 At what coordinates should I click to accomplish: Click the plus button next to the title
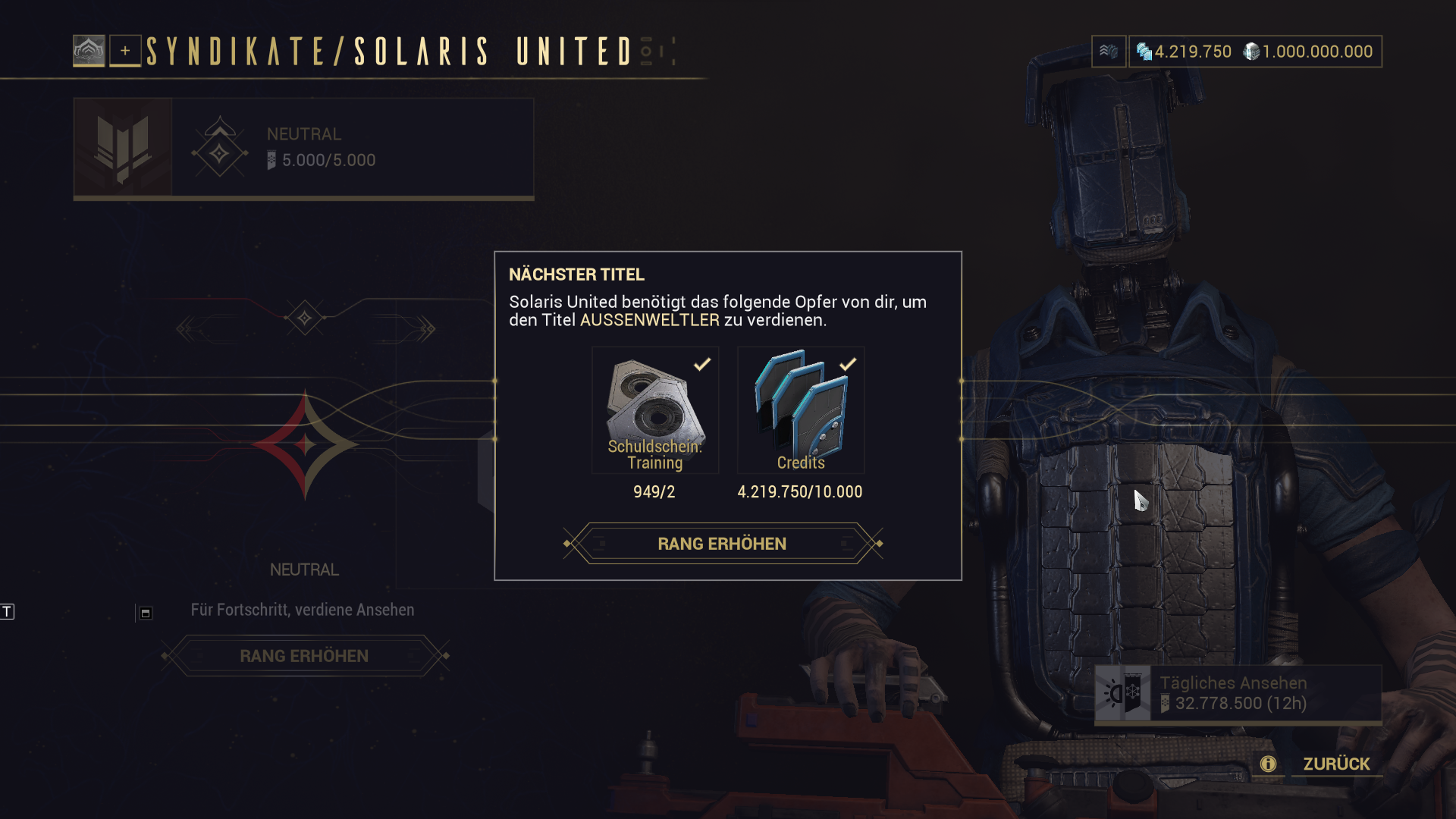coord(125,52)
